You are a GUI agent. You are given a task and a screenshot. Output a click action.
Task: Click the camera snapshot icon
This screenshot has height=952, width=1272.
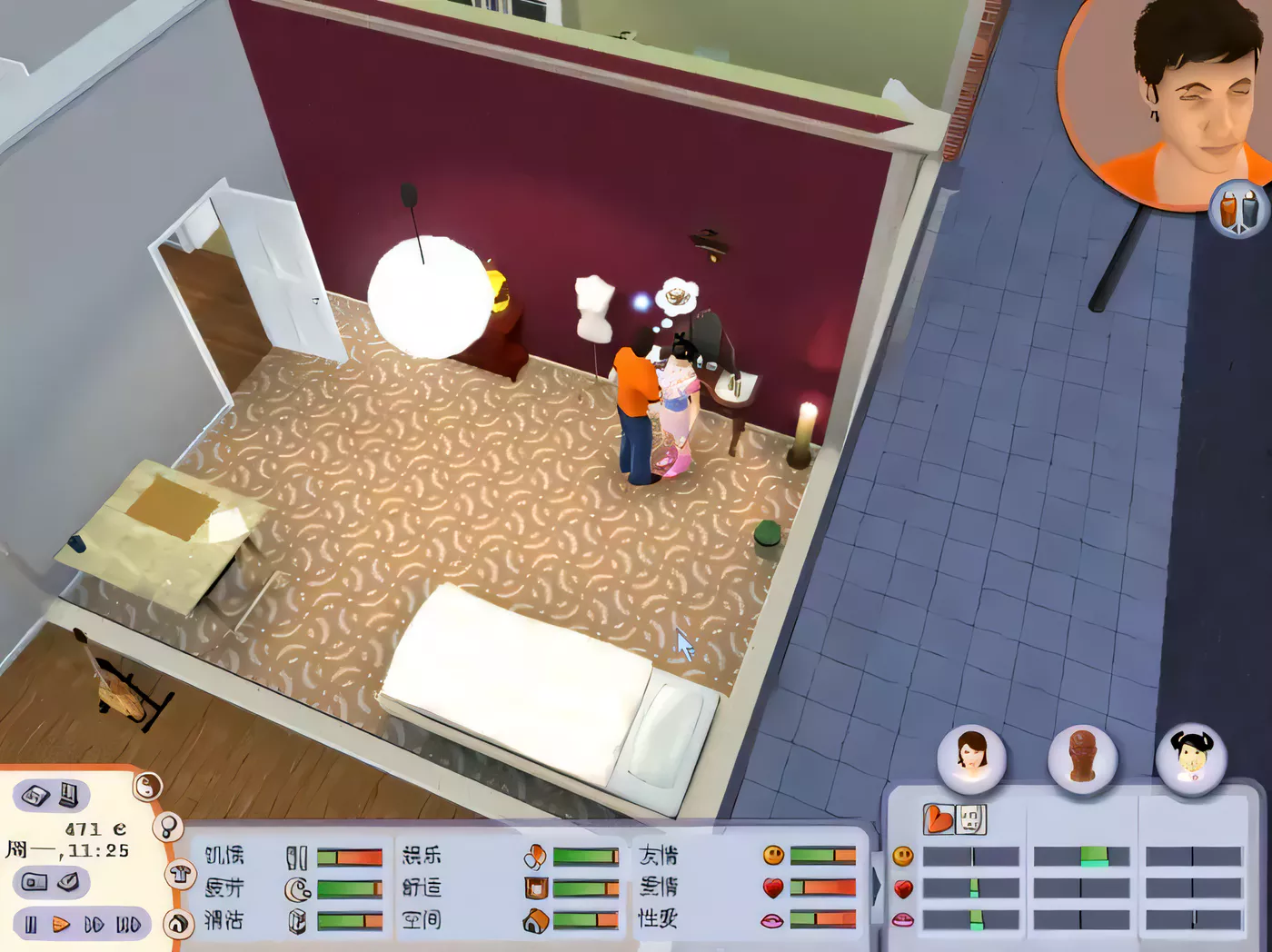point(35,882)
